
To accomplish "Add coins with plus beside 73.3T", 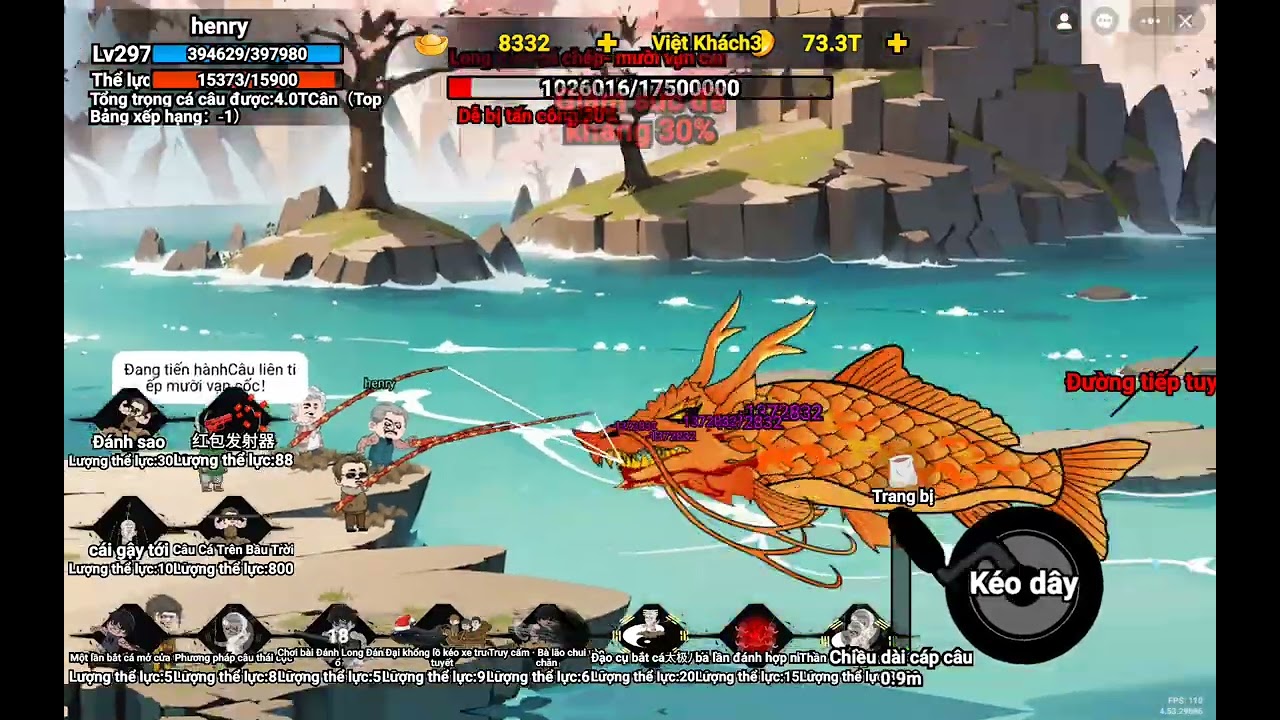I will [897, 43].
